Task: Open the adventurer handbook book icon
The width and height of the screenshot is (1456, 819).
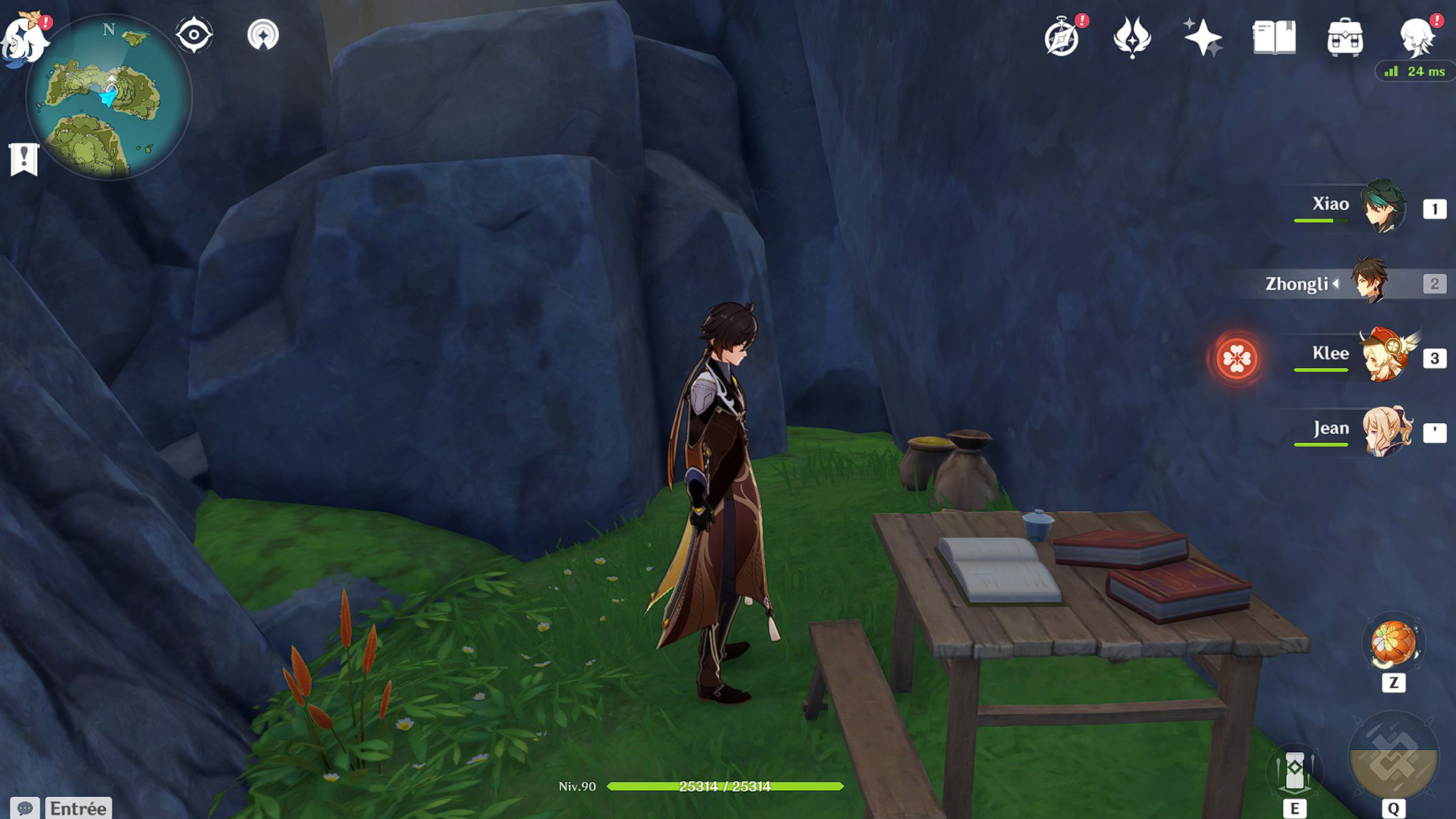Action: (1274, 36)
